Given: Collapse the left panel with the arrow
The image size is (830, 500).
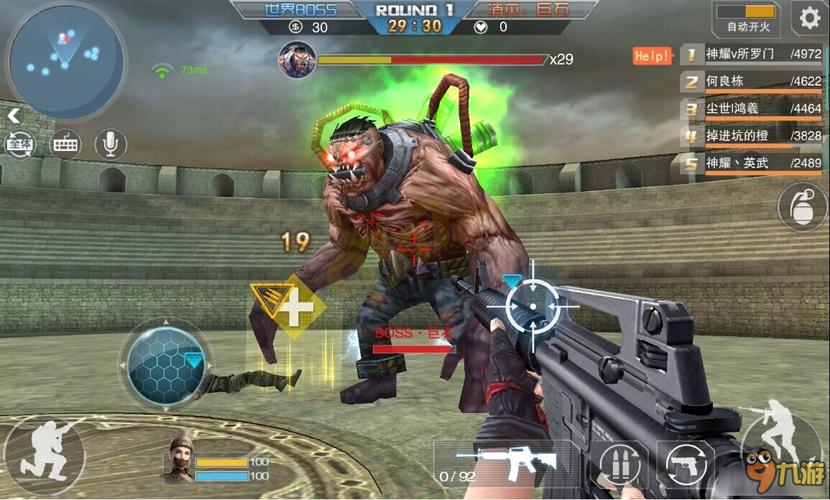Looking at the screenshot, I should click(13, 116).
